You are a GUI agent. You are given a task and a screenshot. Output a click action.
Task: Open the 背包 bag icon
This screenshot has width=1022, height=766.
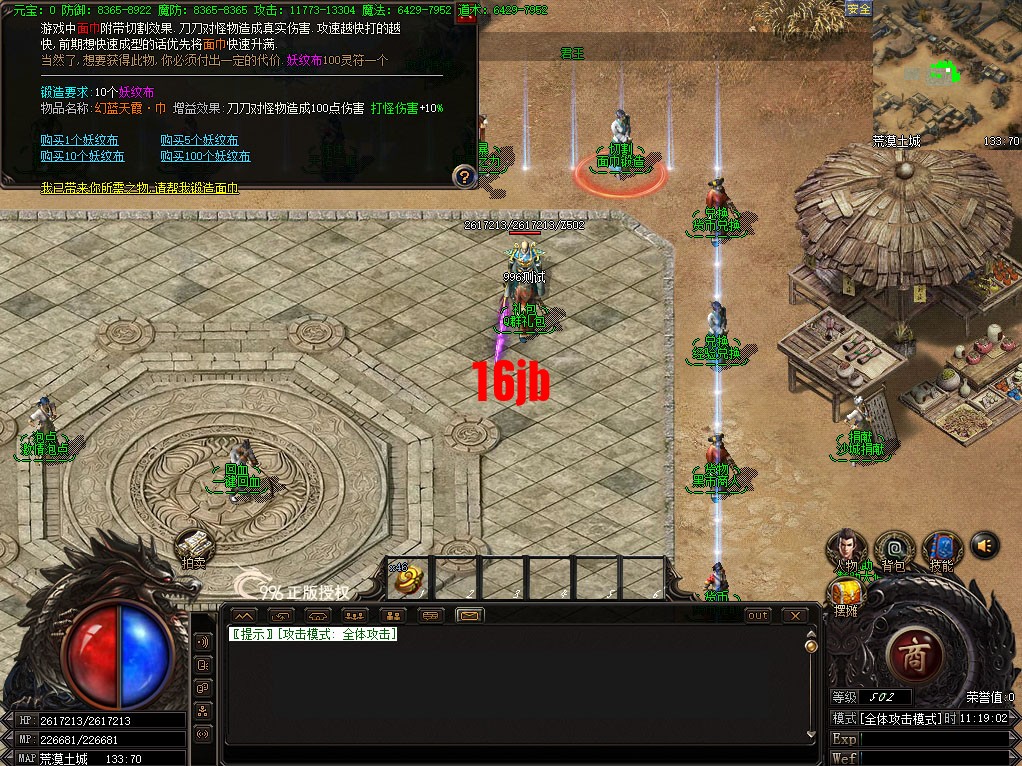893,548
